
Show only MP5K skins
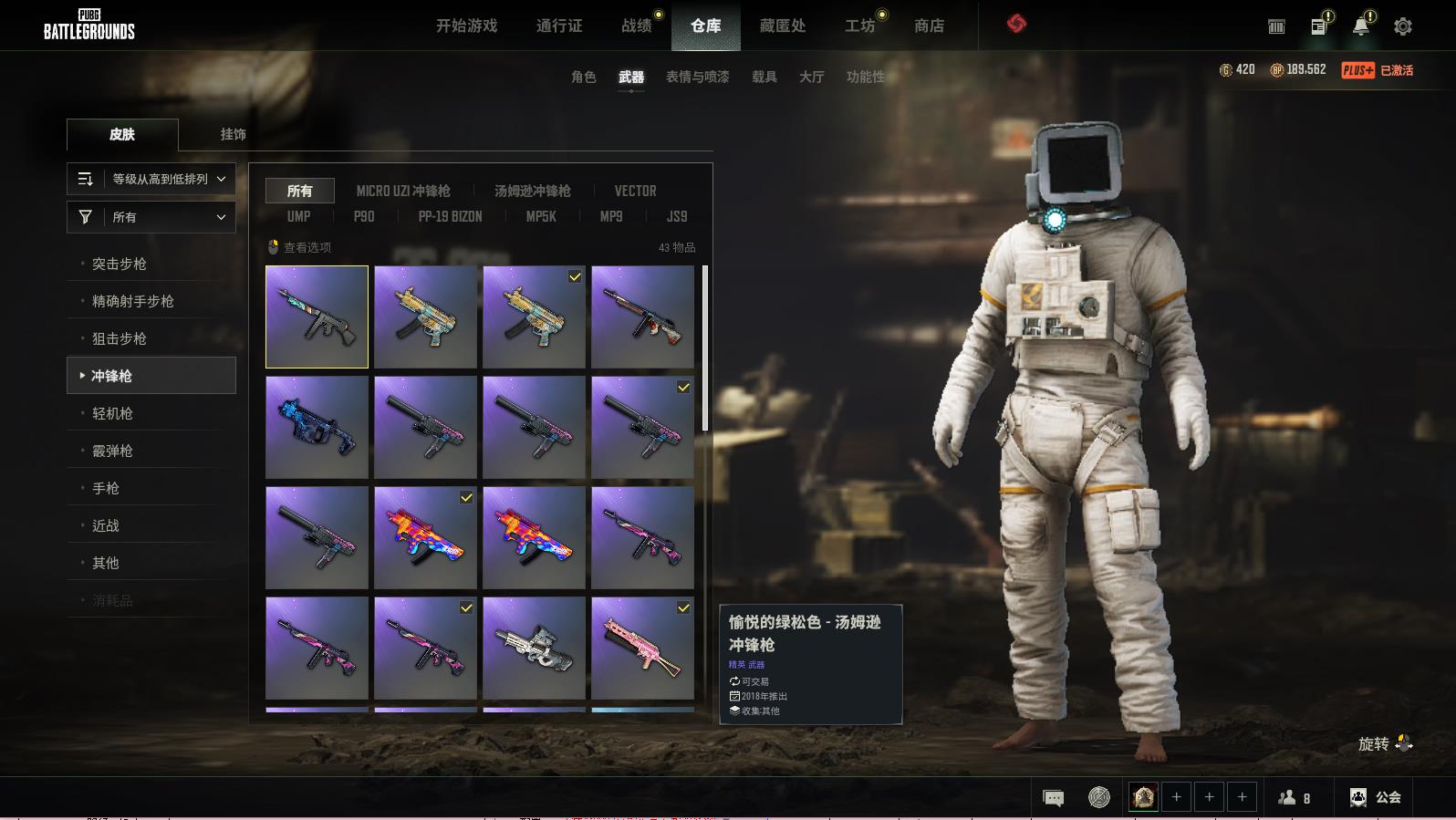(x=541, y=216)
